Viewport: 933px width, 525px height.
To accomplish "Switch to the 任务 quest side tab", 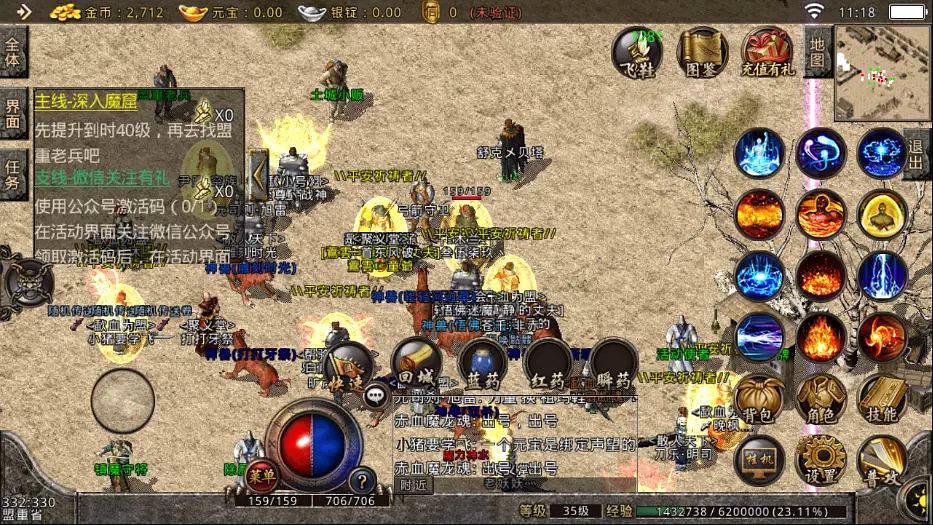I will [13, 174].
